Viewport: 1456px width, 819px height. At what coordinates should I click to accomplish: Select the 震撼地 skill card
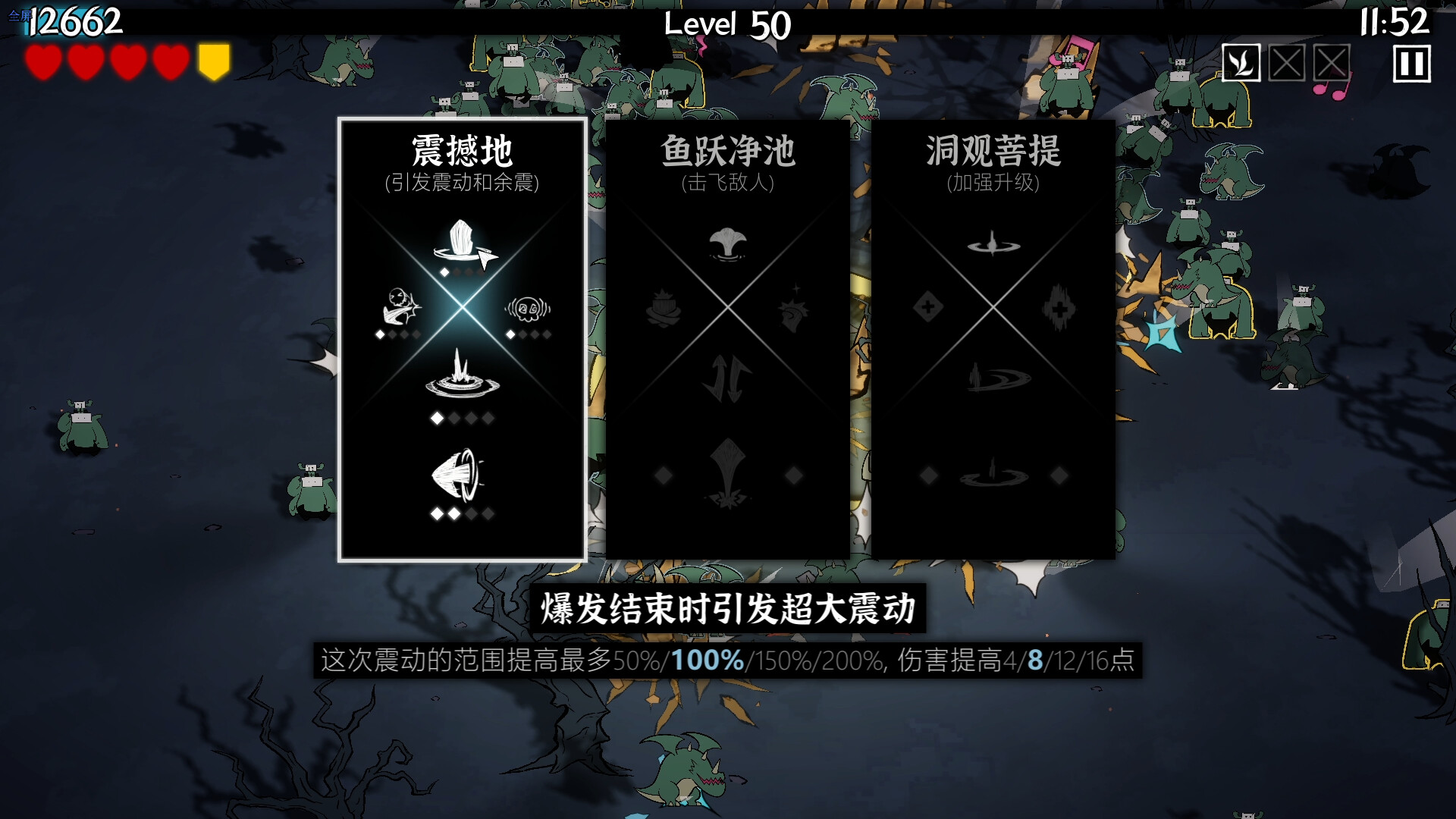click(463, 341)
